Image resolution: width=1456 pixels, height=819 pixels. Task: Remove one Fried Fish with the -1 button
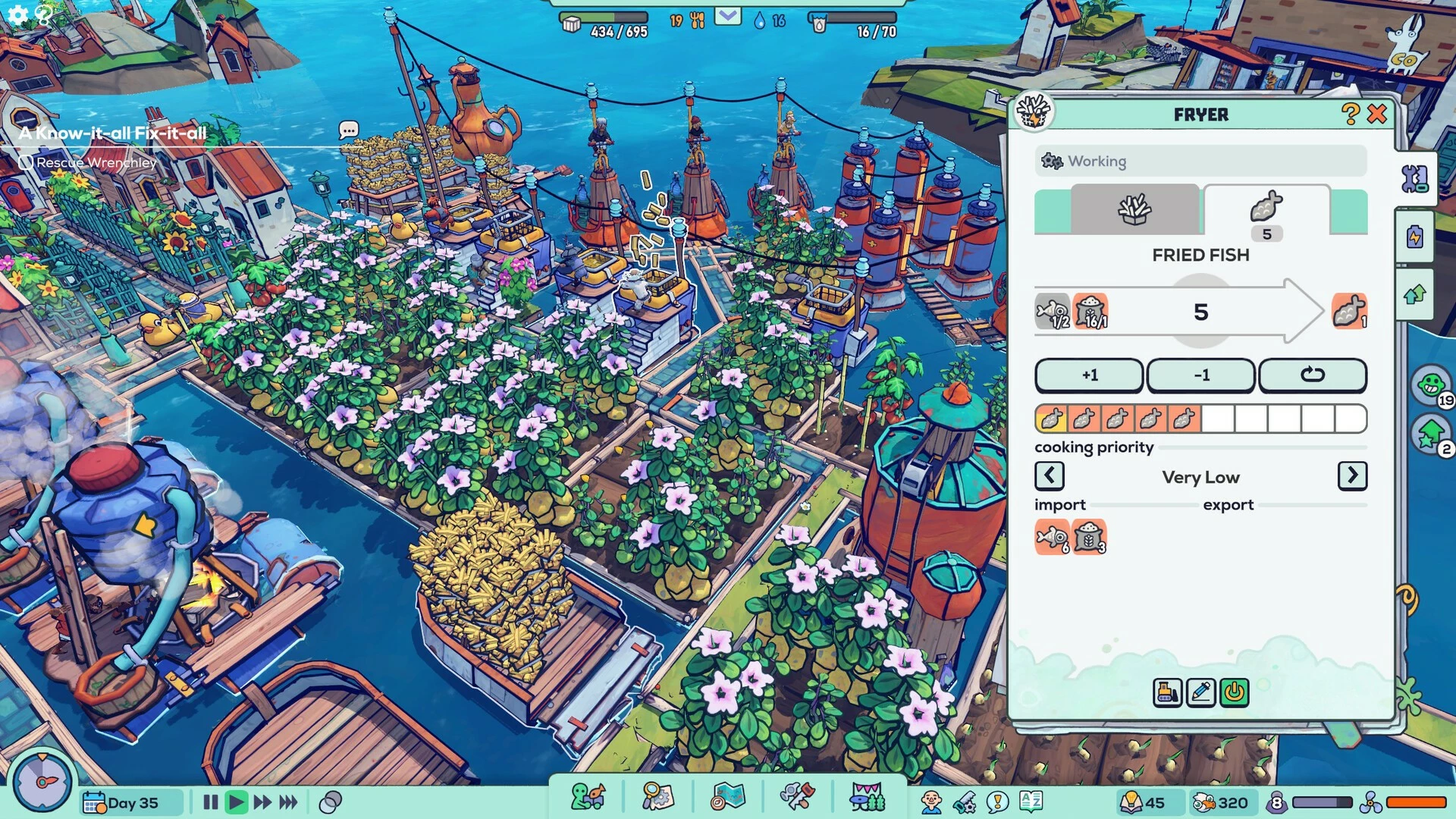click(1200, 375)
